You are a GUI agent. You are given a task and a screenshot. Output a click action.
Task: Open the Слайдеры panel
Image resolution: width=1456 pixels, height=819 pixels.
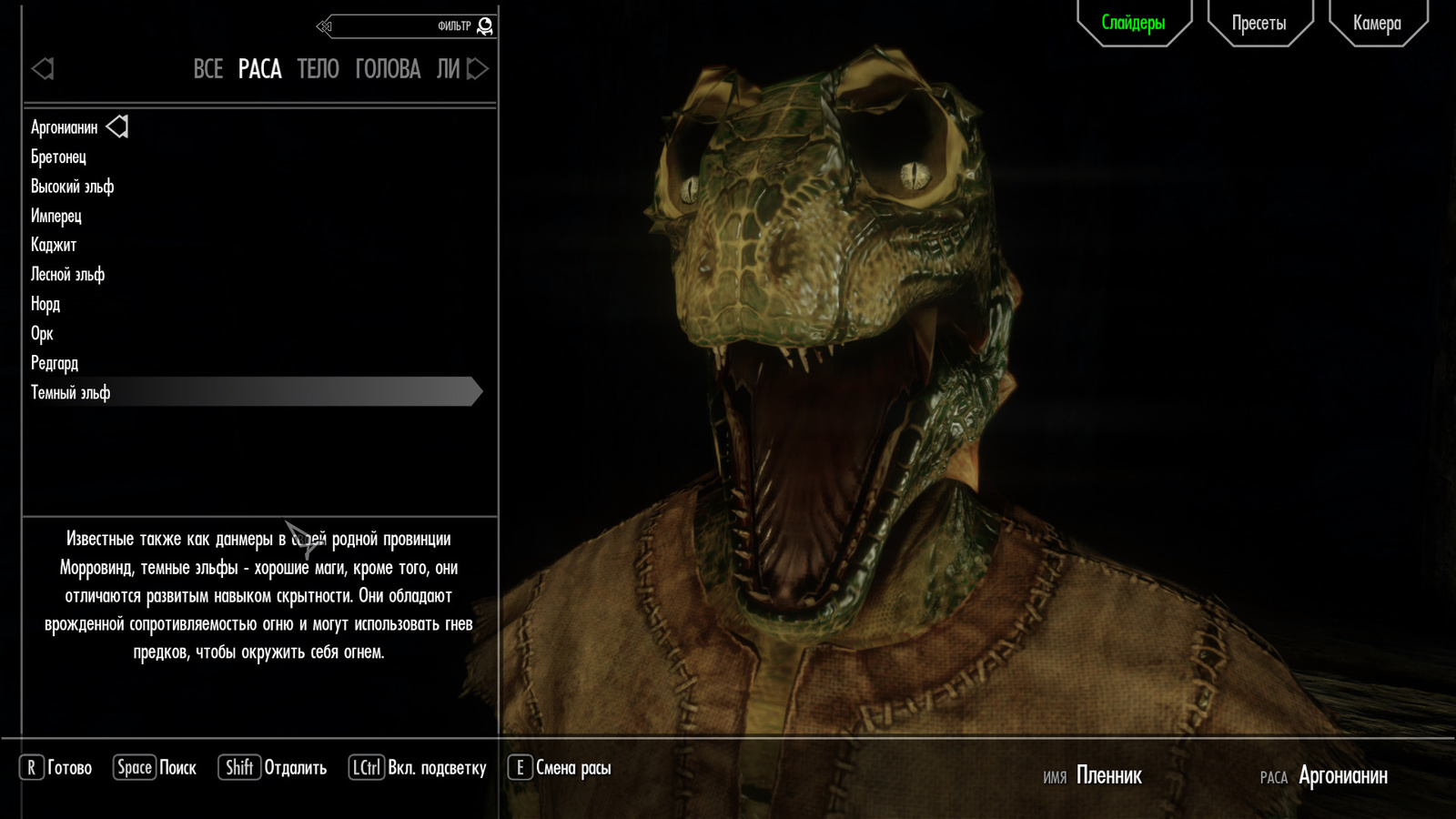tap(1133, 23)
